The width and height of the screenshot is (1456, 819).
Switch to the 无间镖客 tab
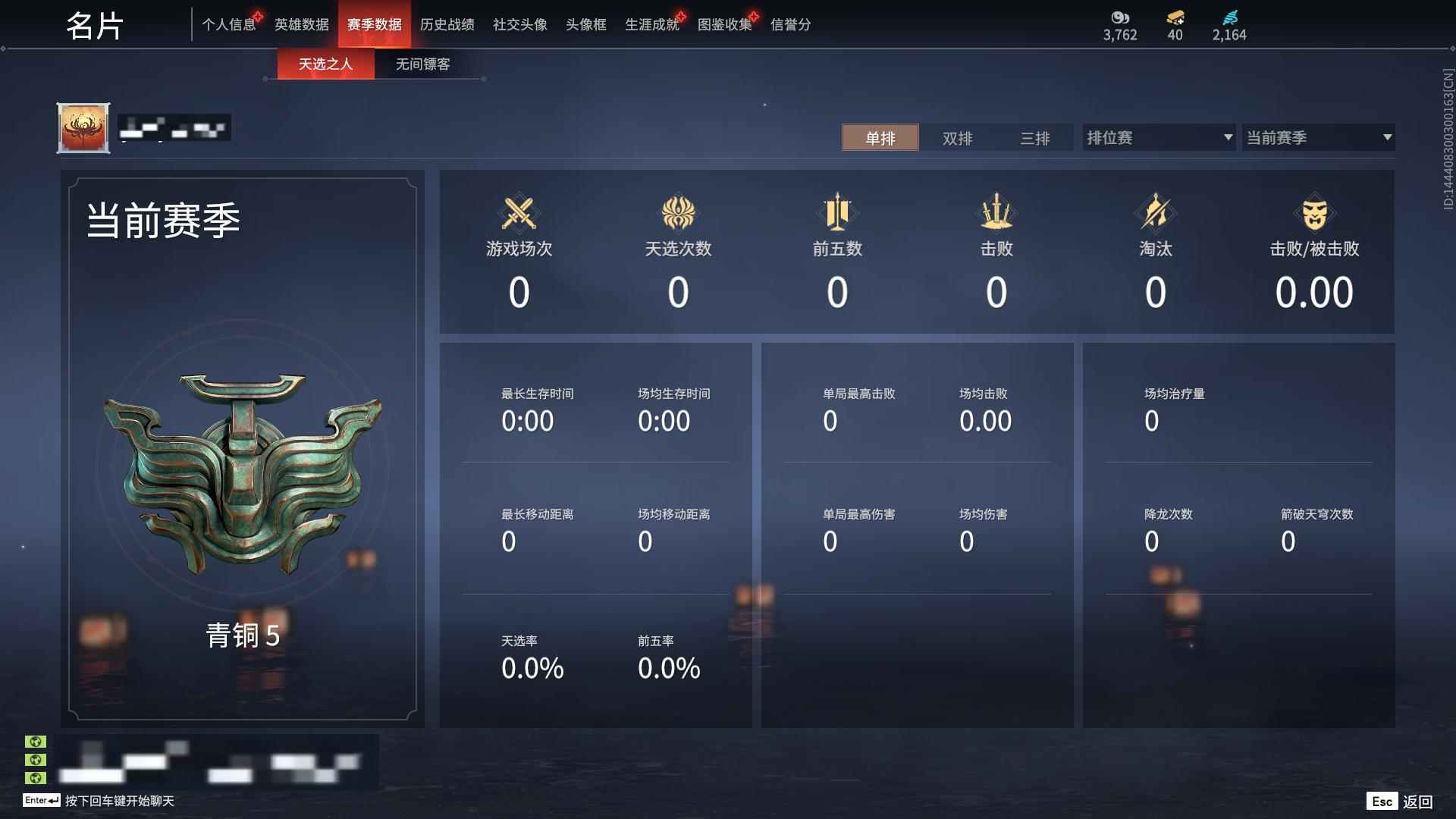pos(422,64)
